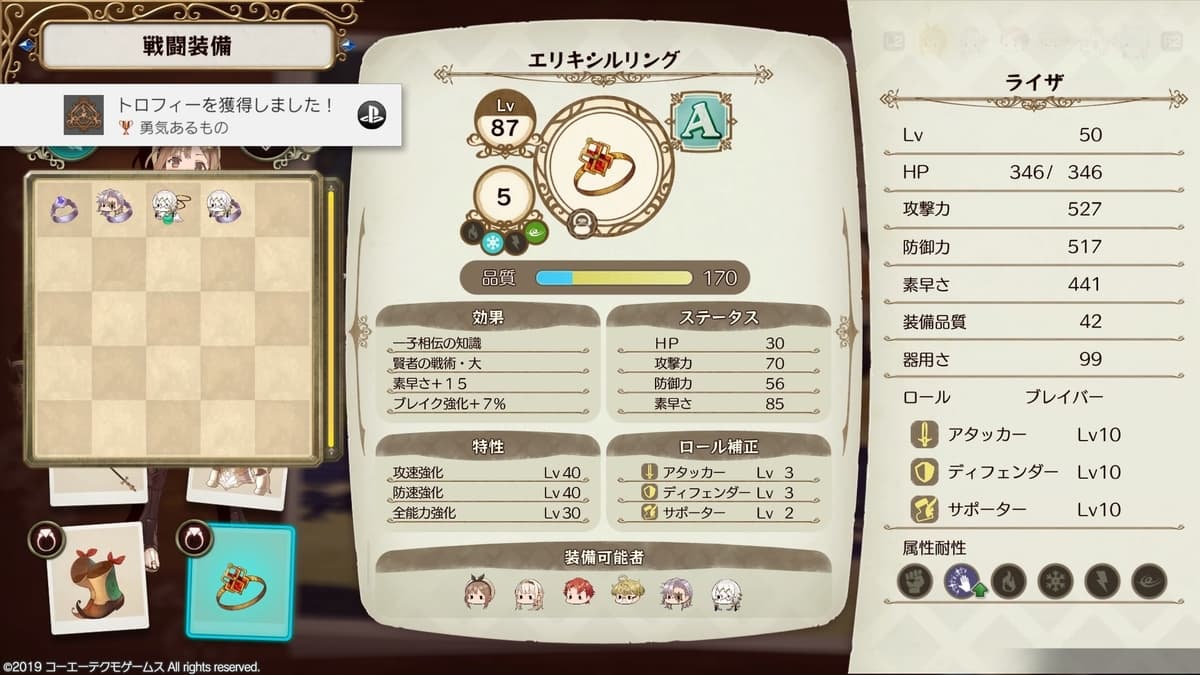Screen dimensions: 1200x675
Task: Click the 戦闘装備 header panel
Action: click(x=186, y=45)
